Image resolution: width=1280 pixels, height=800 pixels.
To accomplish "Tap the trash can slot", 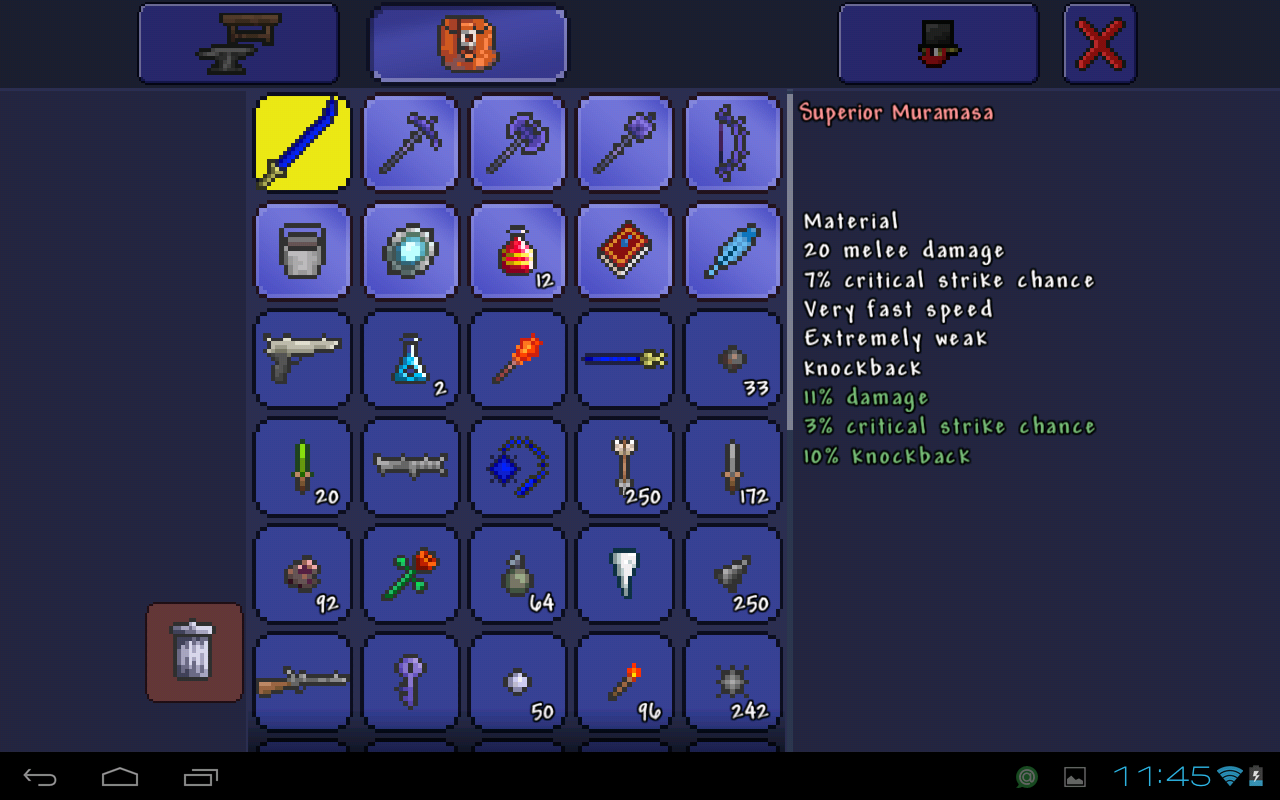I will point(194,652).
